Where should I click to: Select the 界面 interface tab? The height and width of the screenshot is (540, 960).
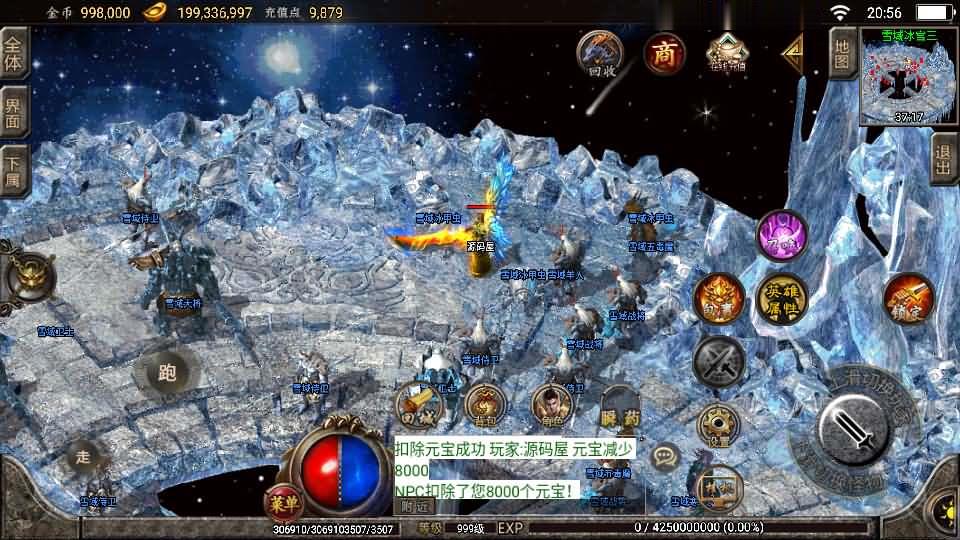[x=15, y=112]
